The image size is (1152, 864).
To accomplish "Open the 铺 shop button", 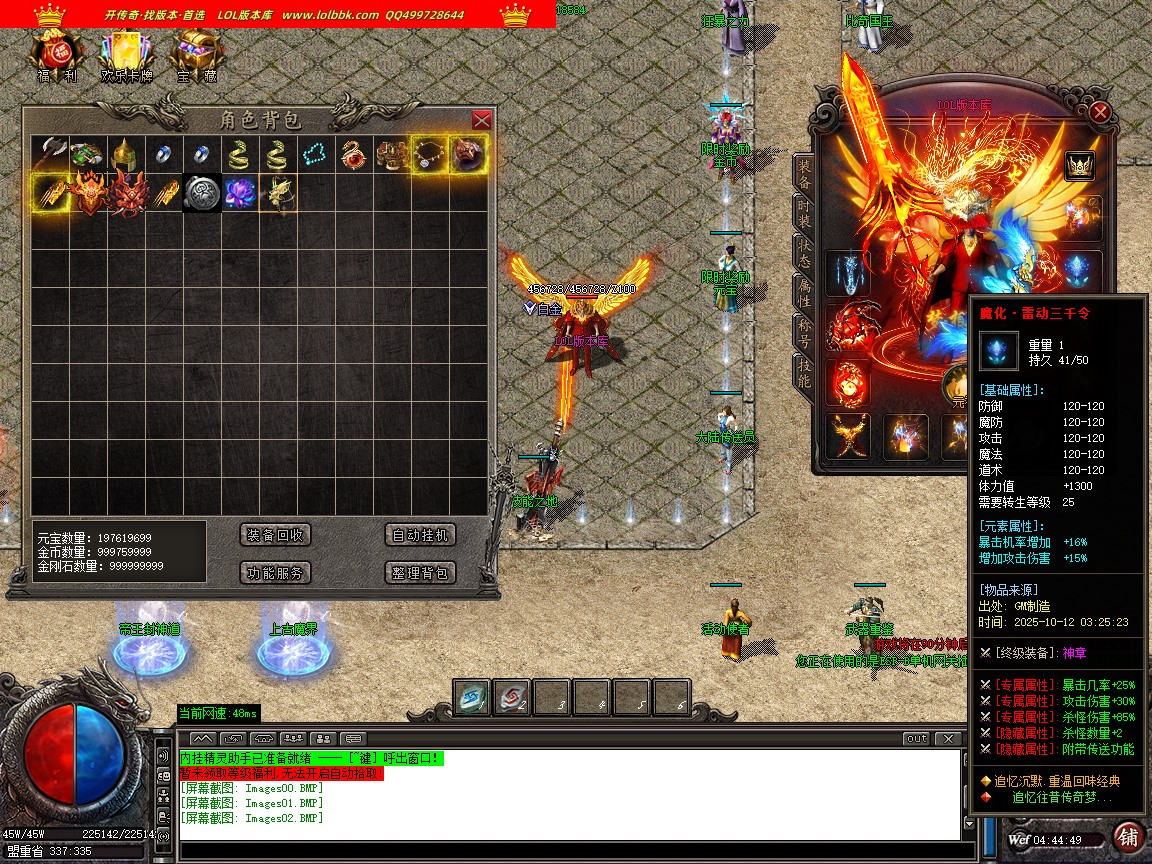I will click(1128, 837).
